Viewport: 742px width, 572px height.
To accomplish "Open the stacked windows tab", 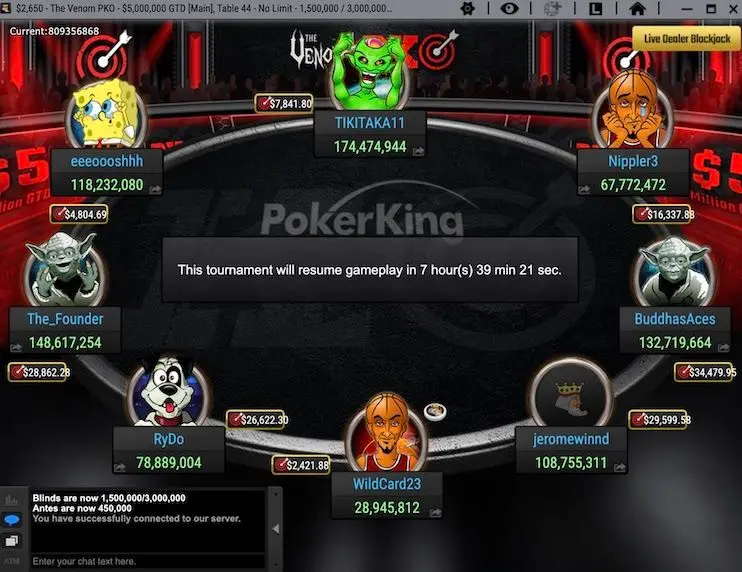I will click(x=13, y=541).
